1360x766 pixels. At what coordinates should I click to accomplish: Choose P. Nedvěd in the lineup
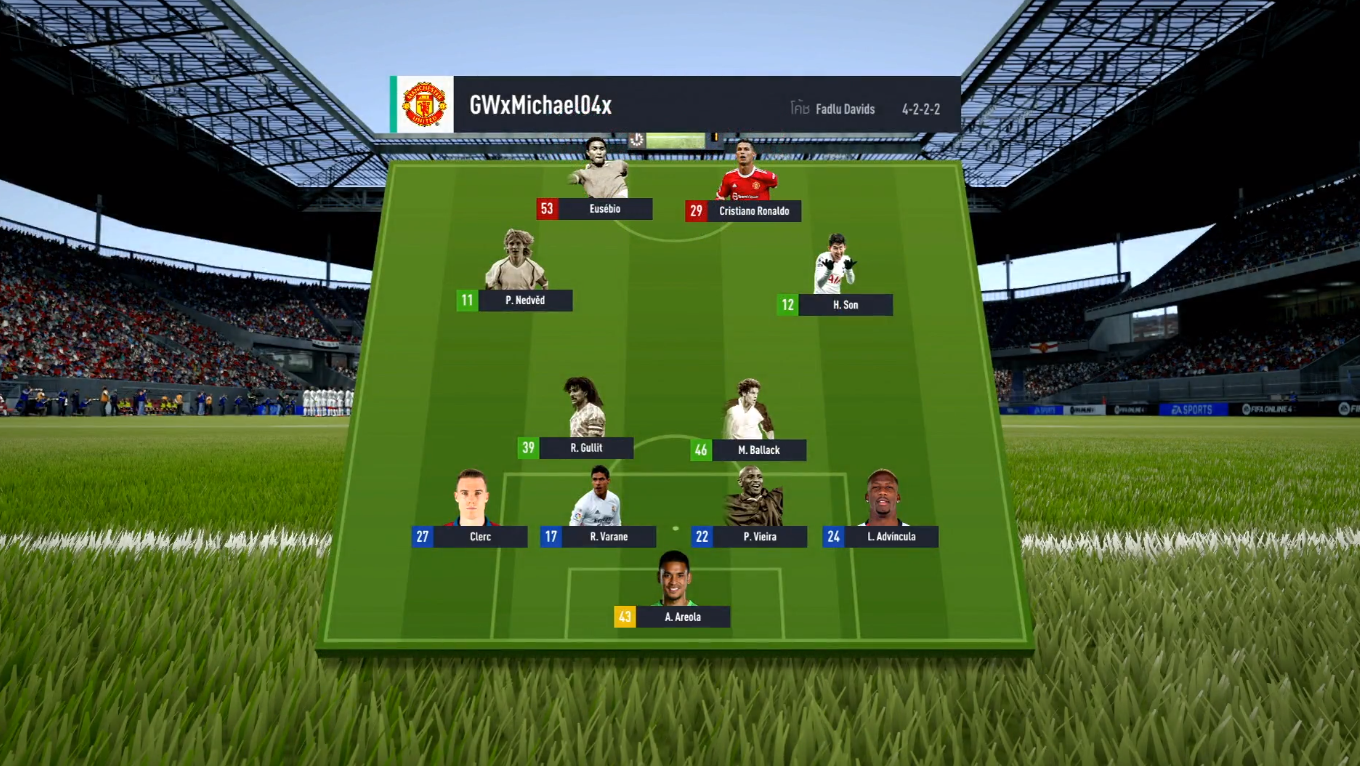pyautogui.click(x=525, y=300)
